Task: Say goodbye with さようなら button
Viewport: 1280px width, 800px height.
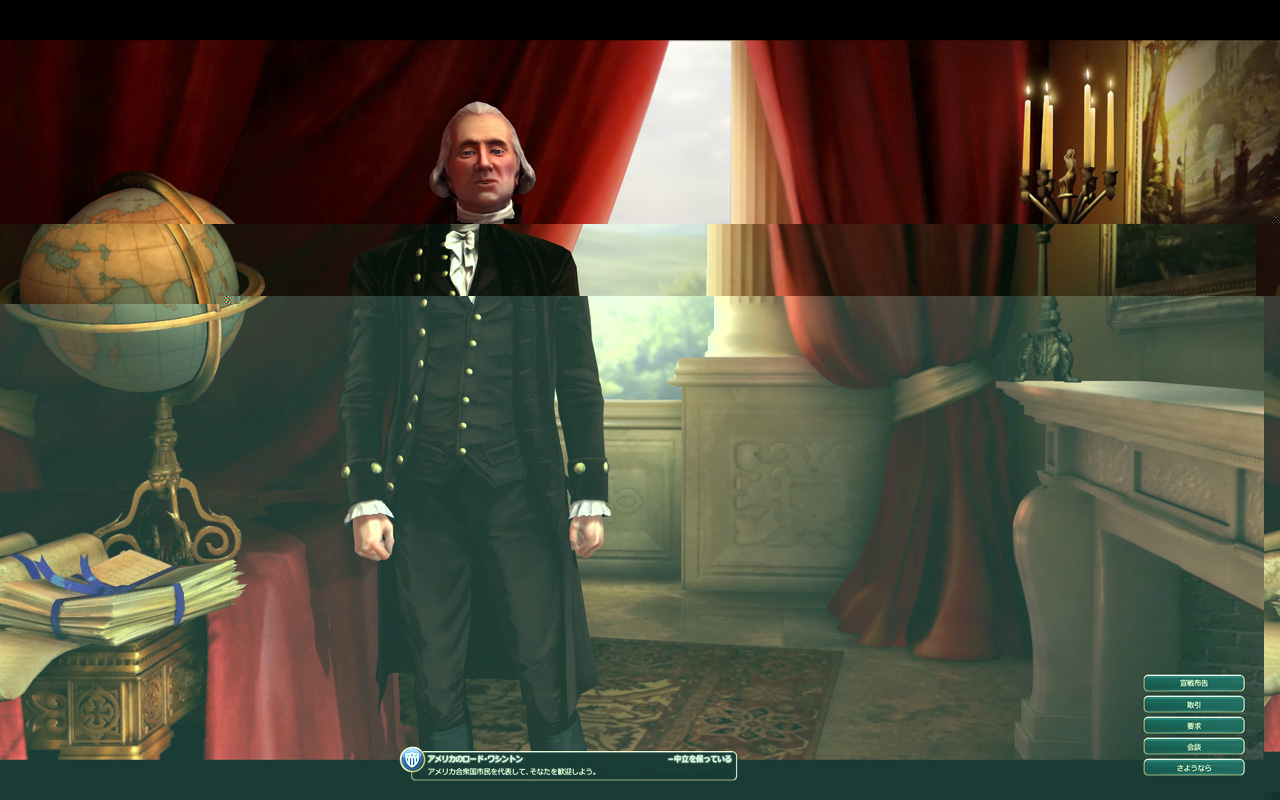Action: click(1193, 767)
